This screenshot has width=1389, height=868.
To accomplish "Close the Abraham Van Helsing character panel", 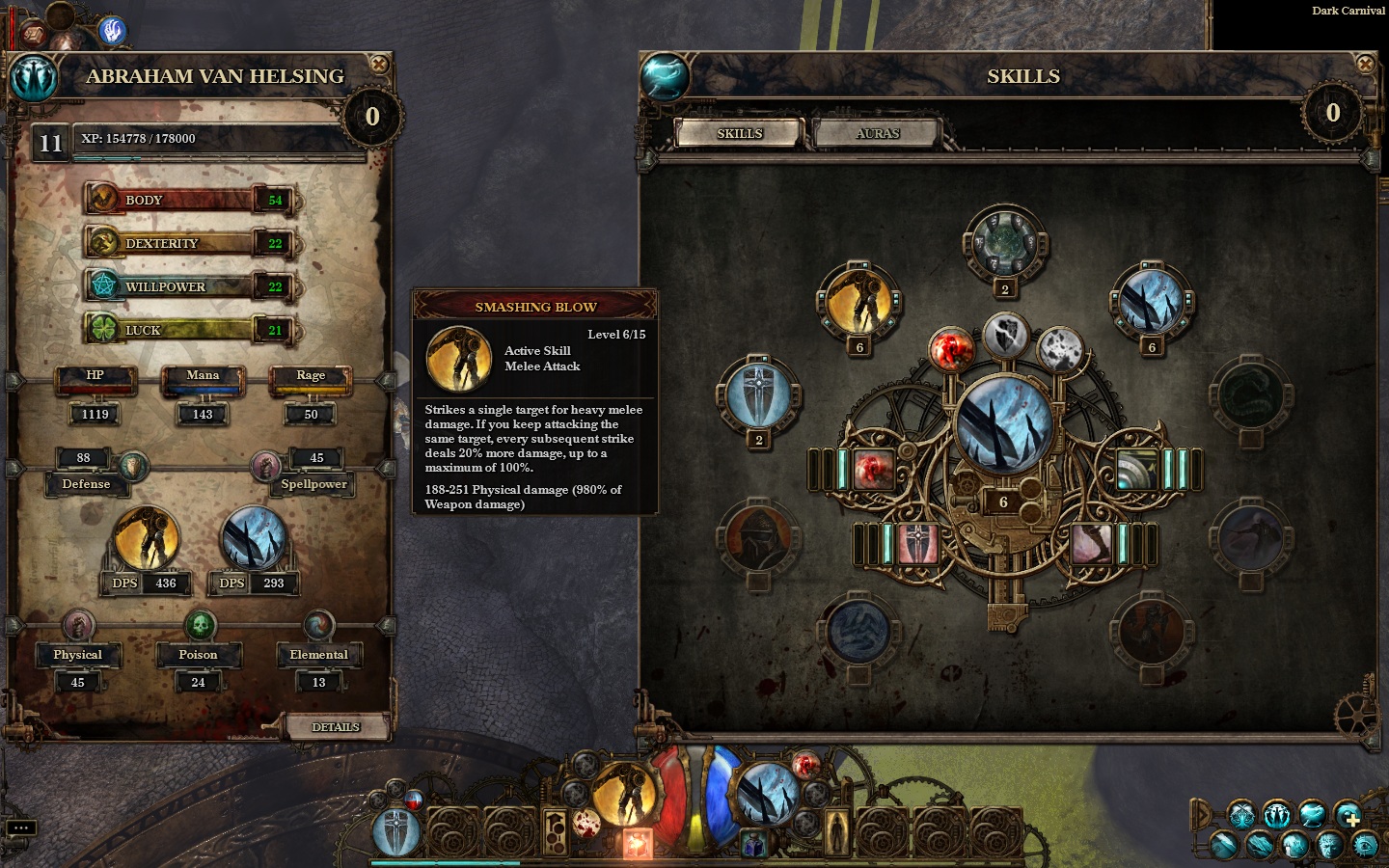I will (x=380, y=65).
